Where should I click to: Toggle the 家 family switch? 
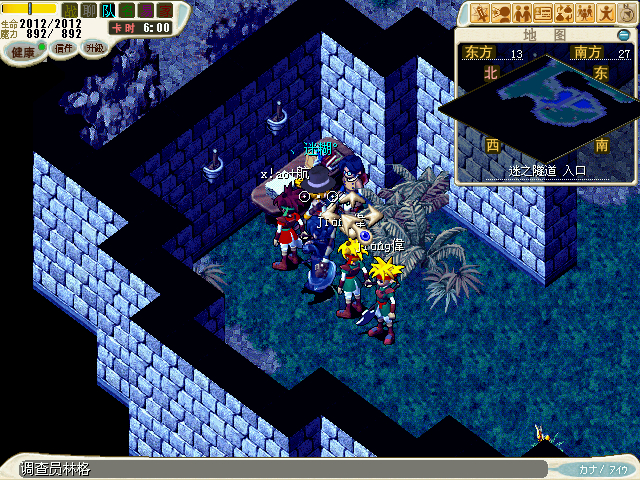pyautogui.click(x=164, y=10)
